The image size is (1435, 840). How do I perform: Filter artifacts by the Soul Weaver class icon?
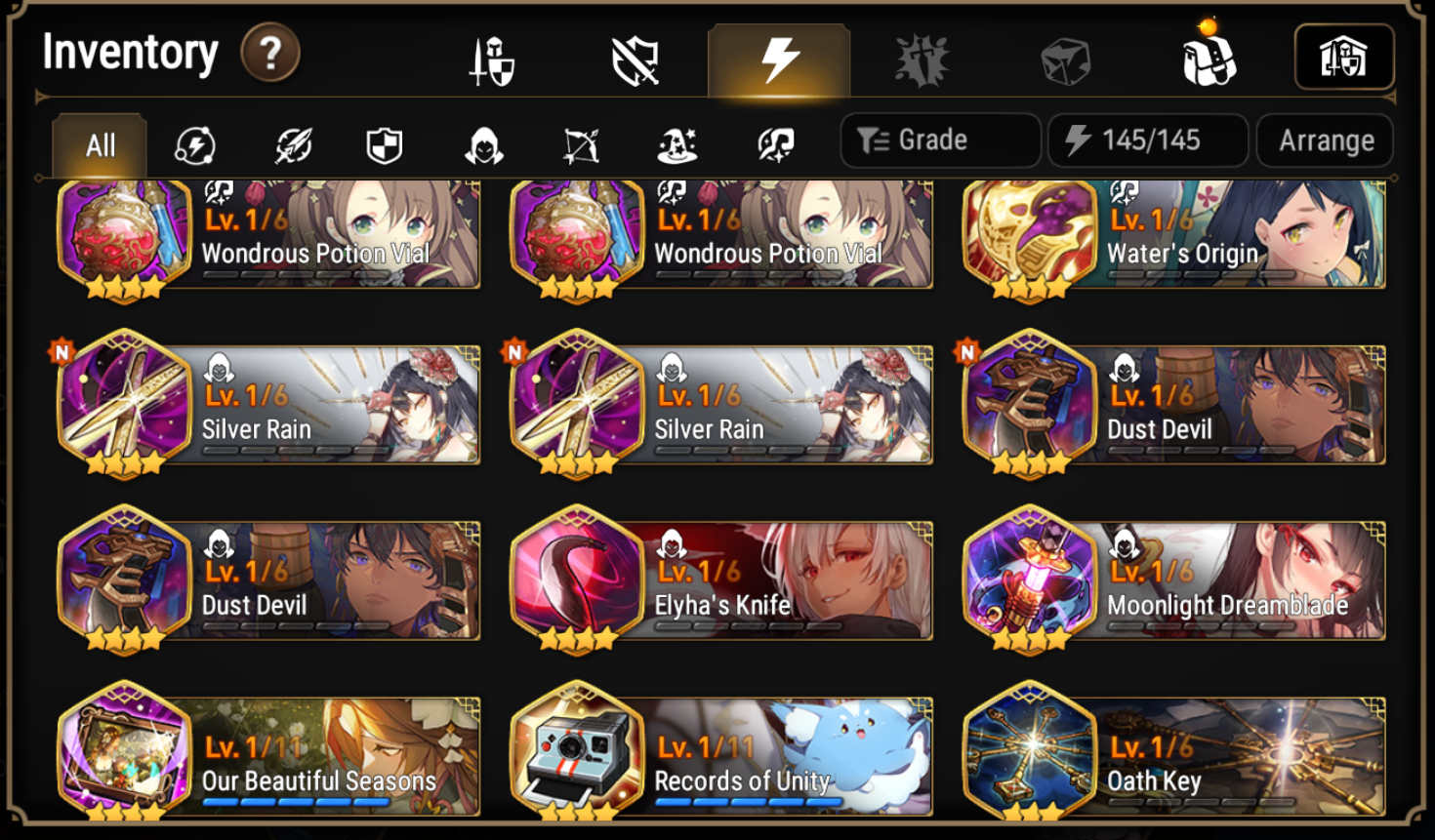pos(773,145)
